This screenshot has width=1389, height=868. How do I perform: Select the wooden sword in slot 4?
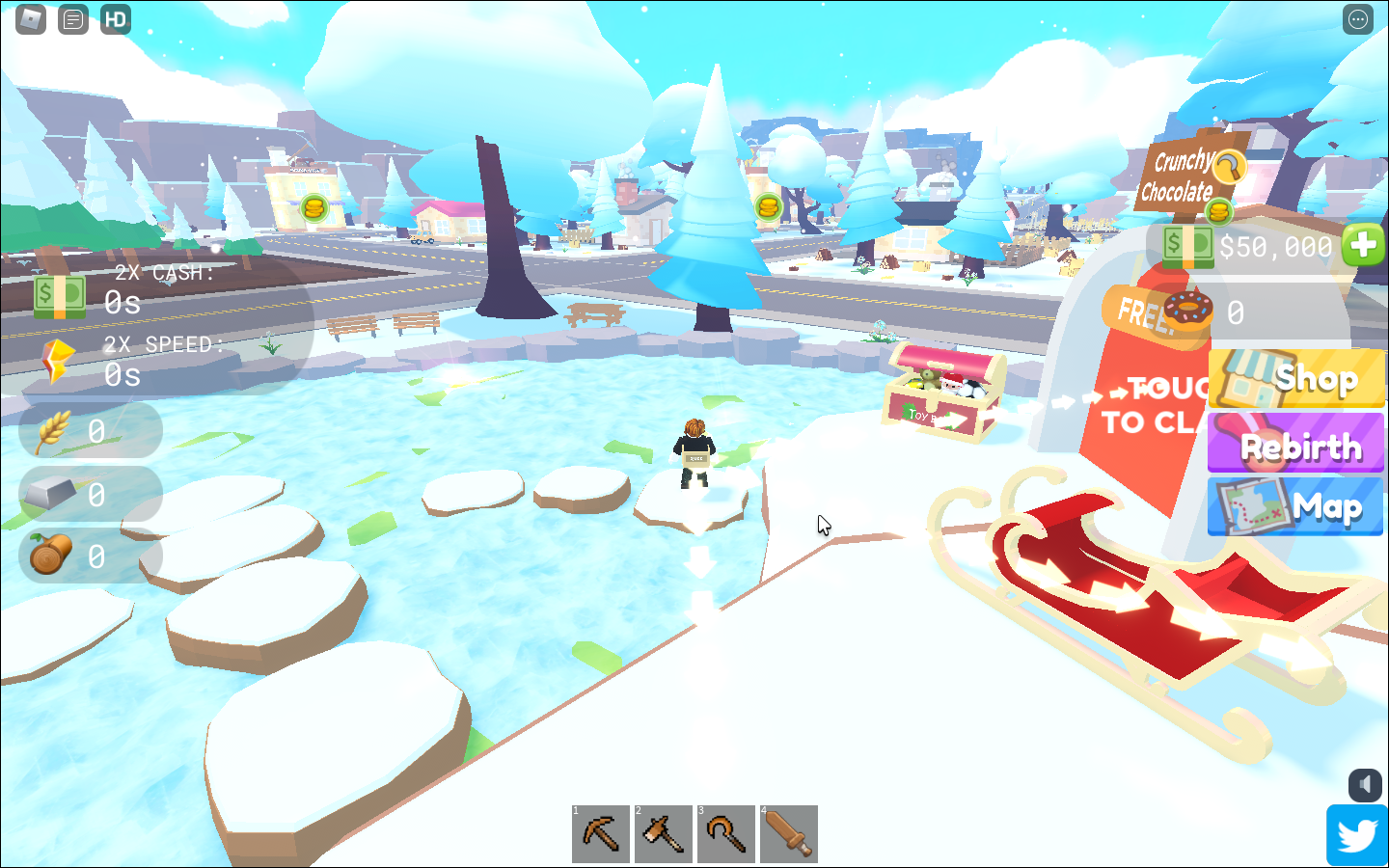(788, 833)
